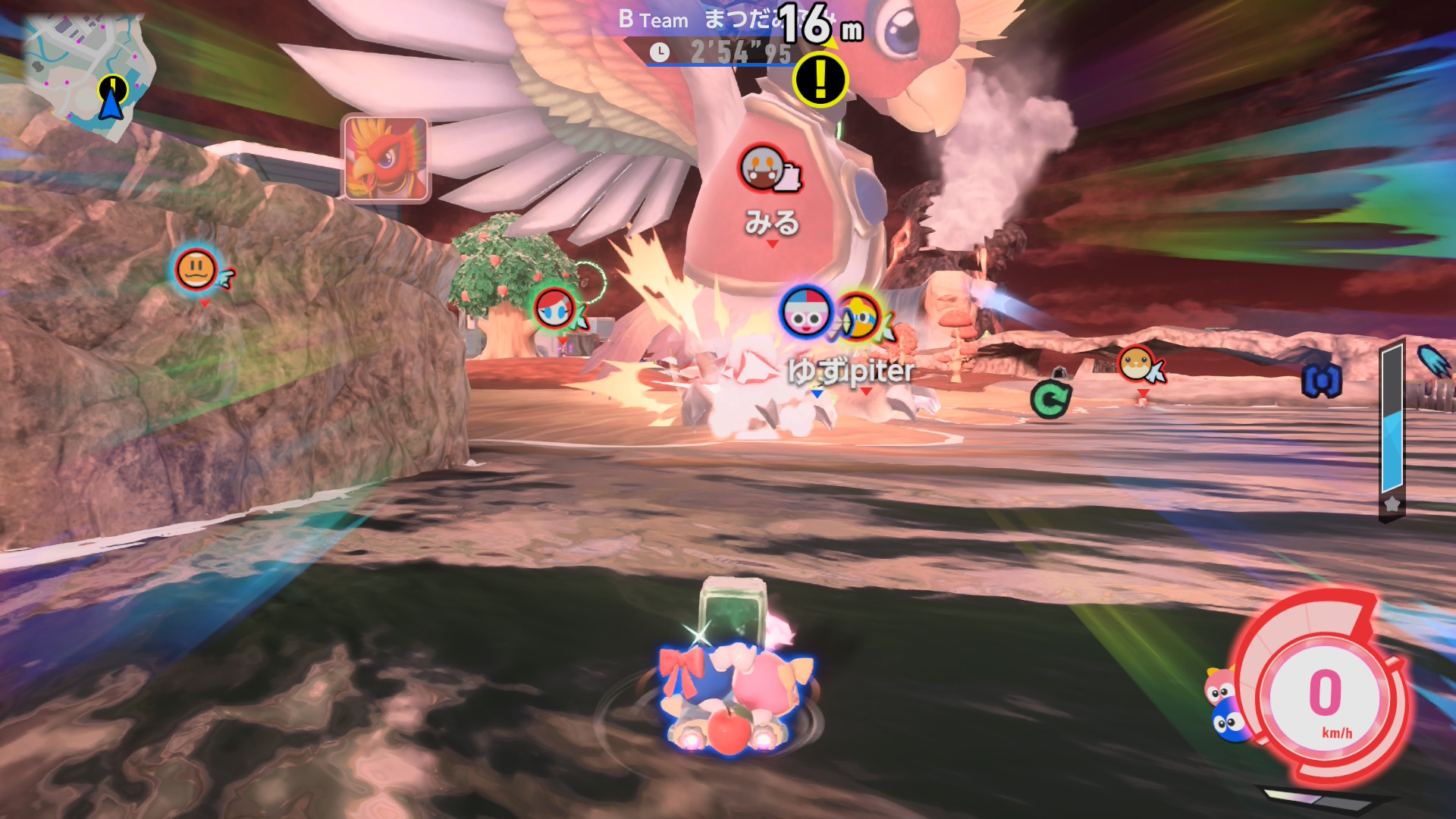The height and width of the screenshot is (819, 1456).
Task: Click the hamster player marker
Action: pyautogui.click(x=1136, y=364)
